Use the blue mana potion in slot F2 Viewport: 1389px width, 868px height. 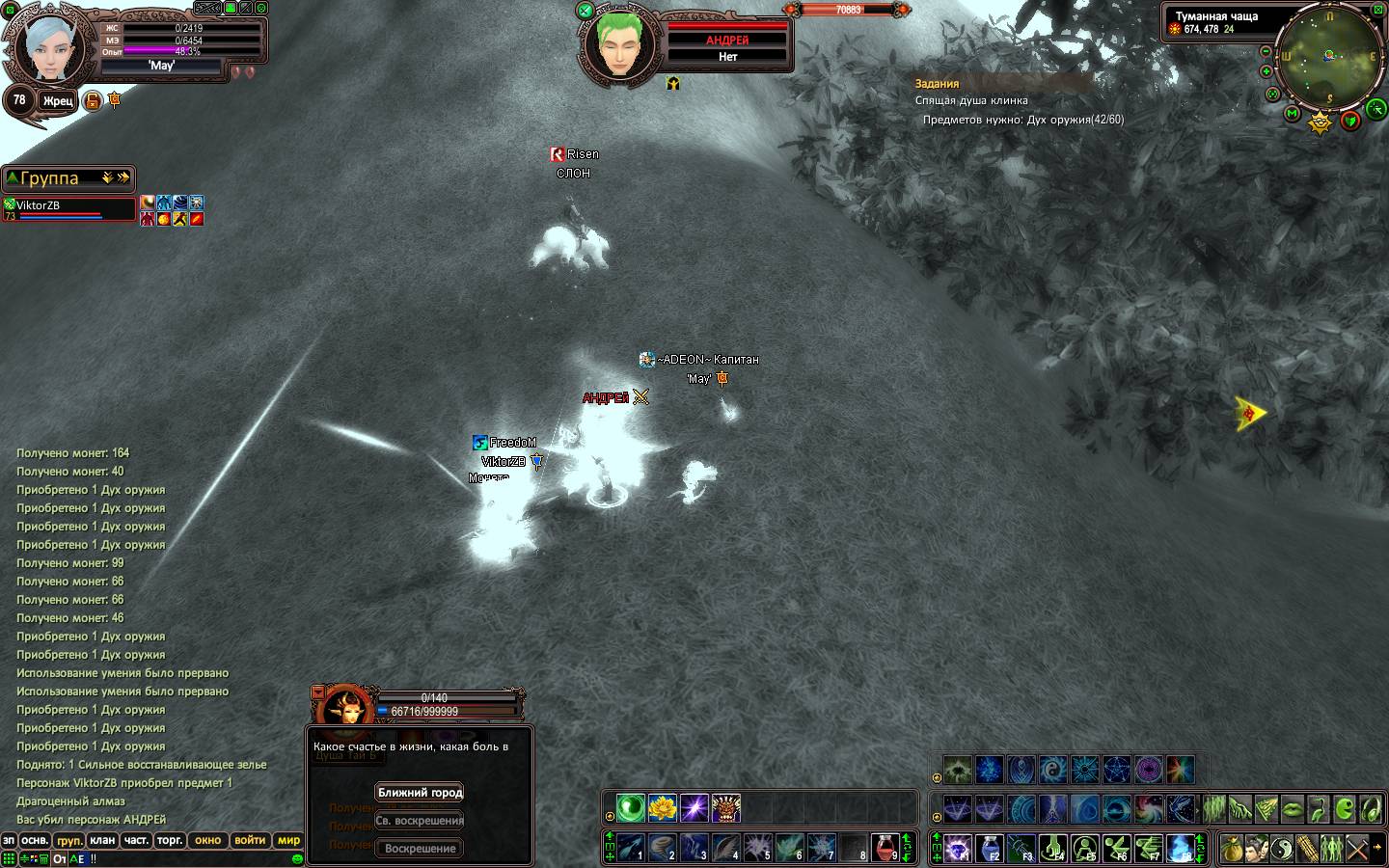(990, 849)
